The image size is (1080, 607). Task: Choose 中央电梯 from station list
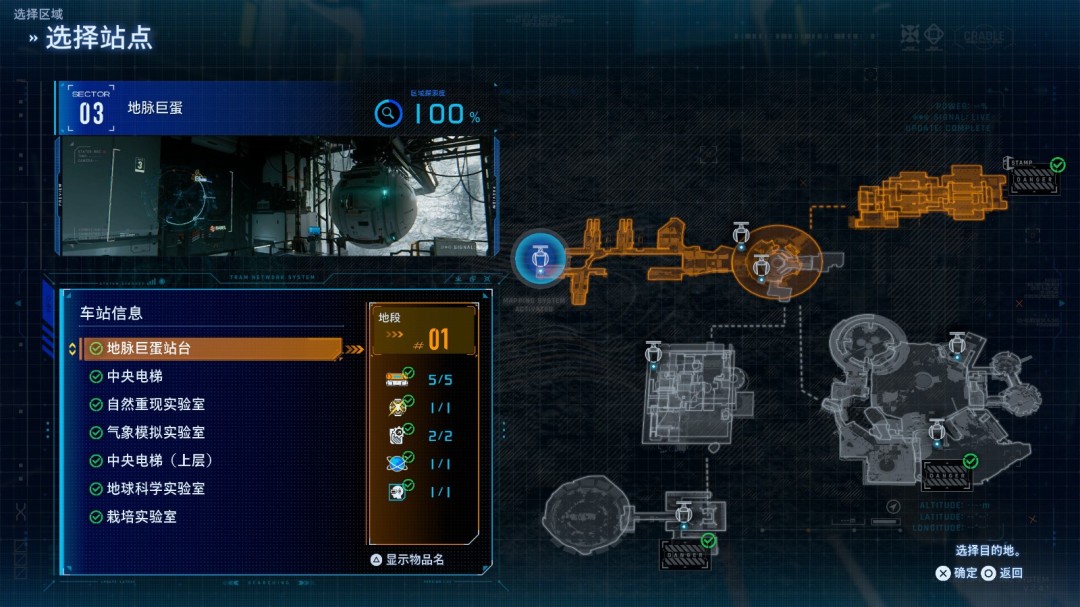134,377
